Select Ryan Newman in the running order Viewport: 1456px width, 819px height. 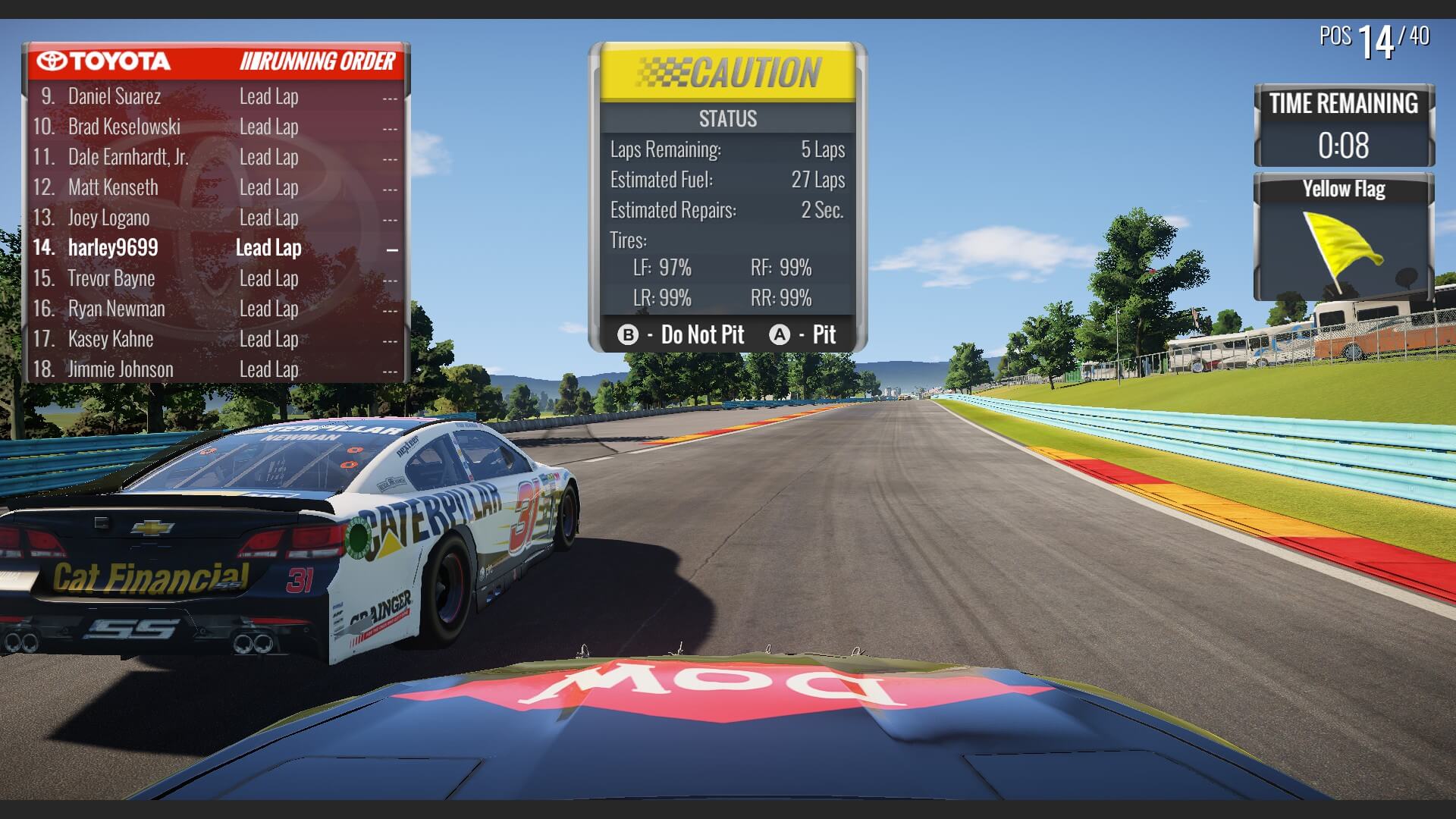116,309
